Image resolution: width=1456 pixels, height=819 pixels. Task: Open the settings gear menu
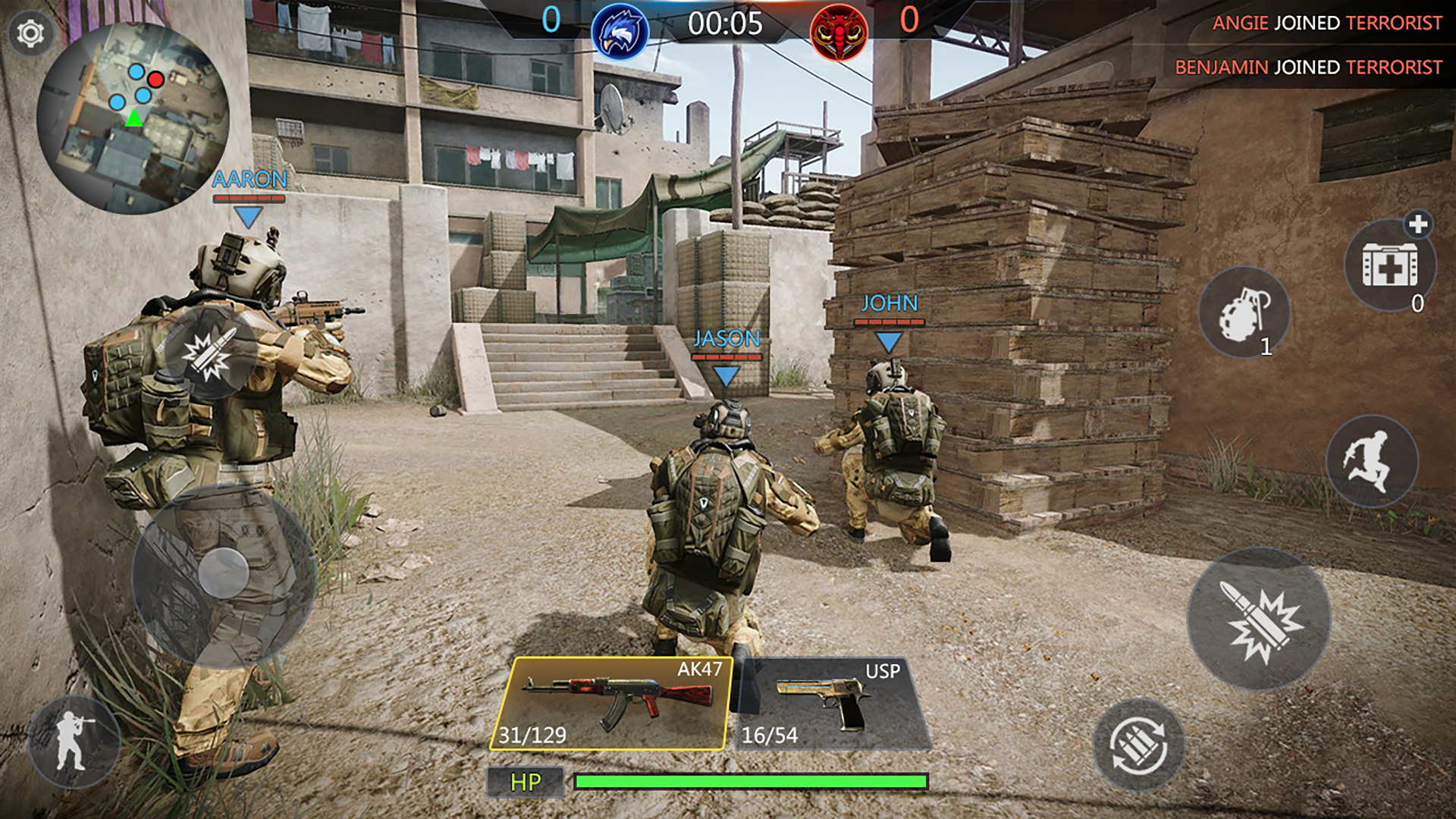30,32
